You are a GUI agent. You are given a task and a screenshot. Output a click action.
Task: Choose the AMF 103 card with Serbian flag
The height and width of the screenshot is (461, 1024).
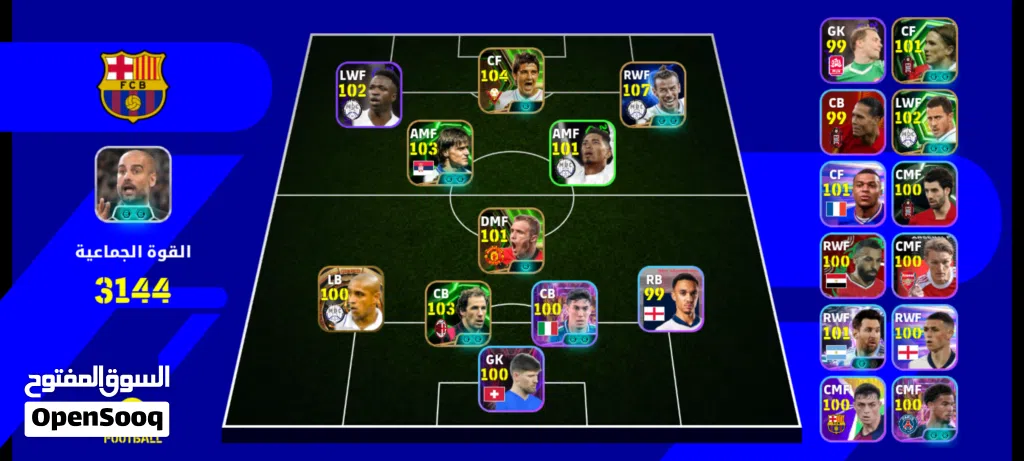coord(440,153)
